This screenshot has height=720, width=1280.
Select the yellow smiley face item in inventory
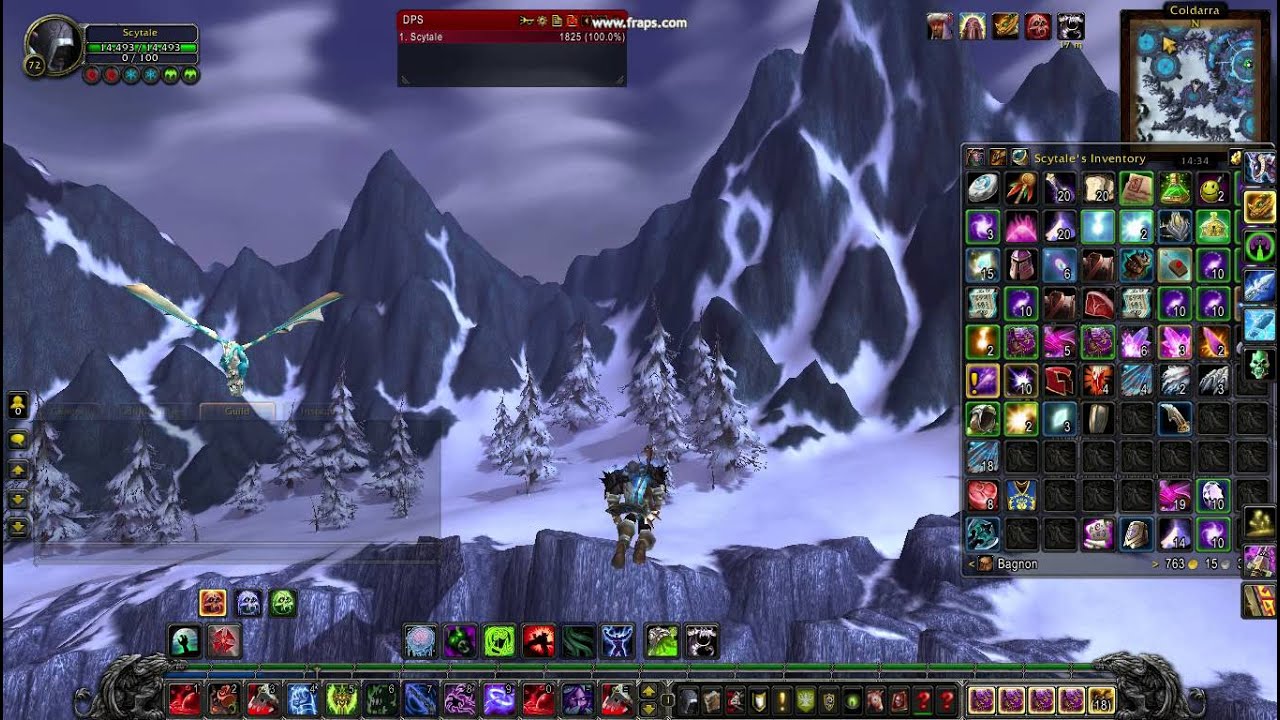click(1213, 188)
